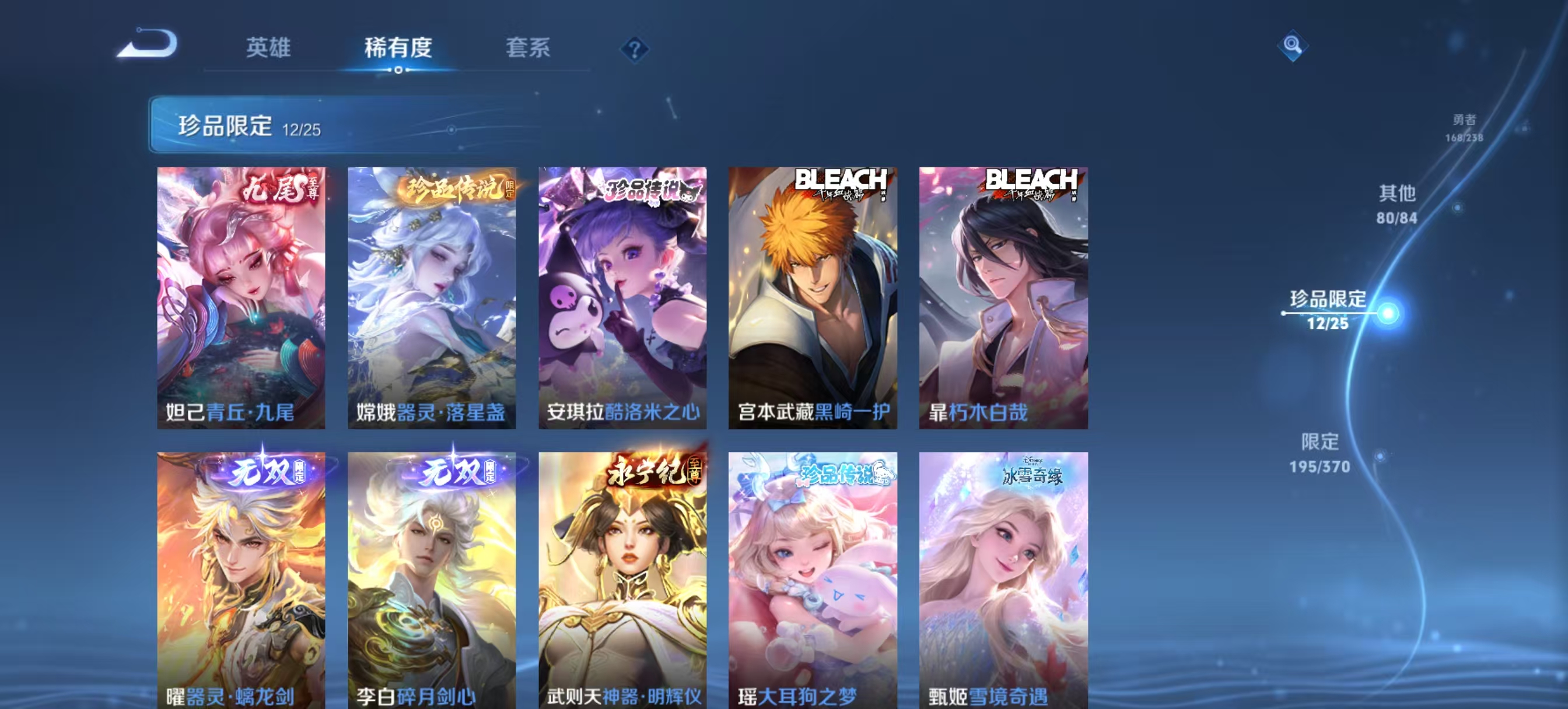The image size is (1568, 709).
Task: Jump to the 勇者 rarity section
Action: click(x=1464, y=128)
